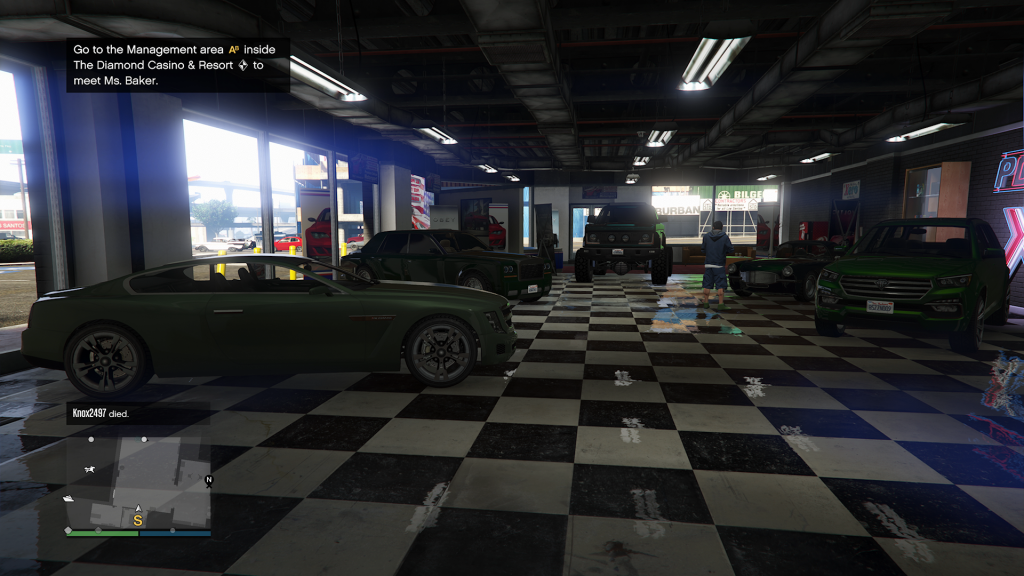Click the "Knox2497 died" feed notification

click(100, 413)
